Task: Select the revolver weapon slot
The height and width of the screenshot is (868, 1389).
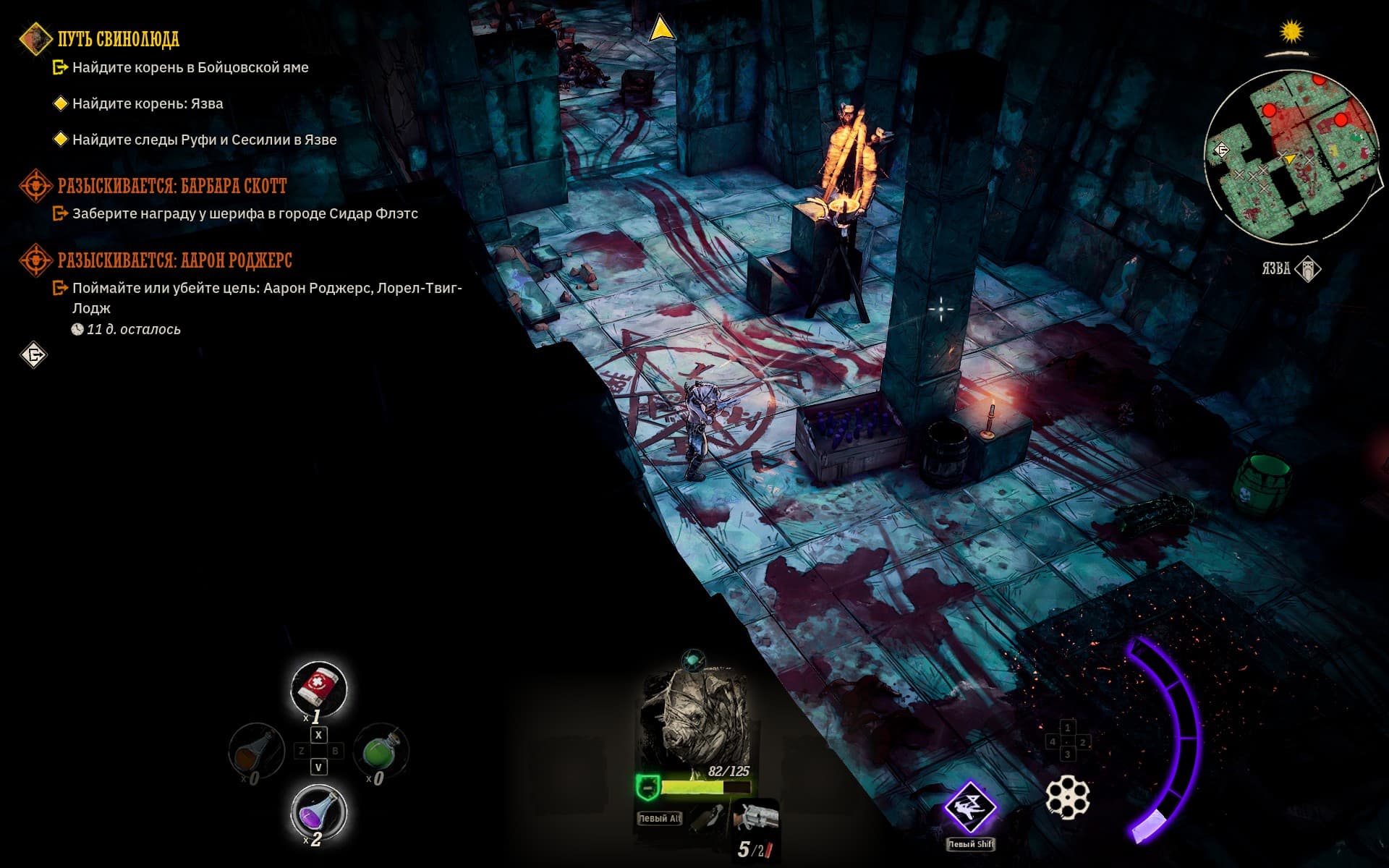Action: (755, 819)
